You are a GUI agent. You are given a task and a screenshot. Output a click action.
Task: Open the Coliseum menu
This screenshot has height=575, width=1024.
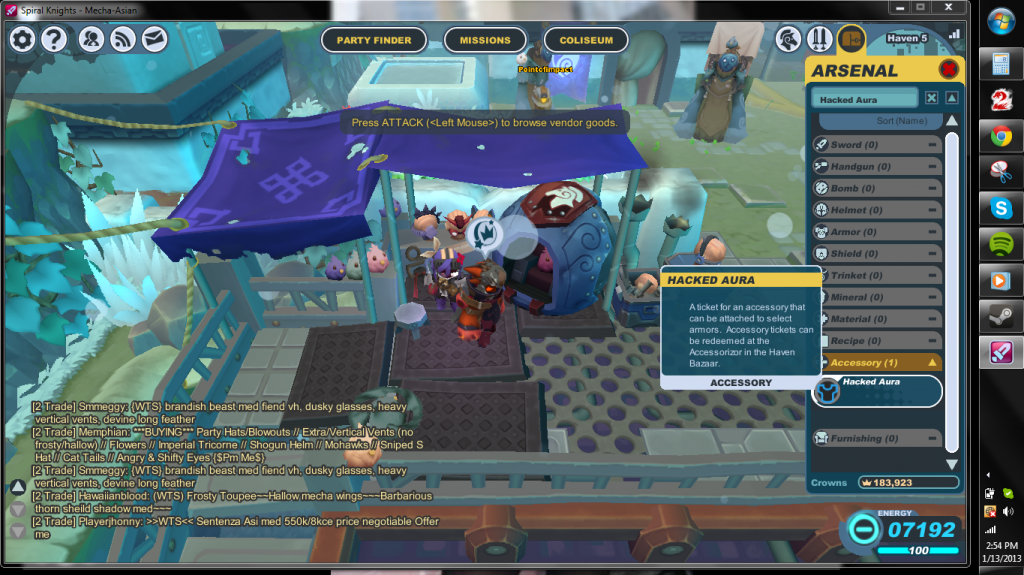[586, 40]
